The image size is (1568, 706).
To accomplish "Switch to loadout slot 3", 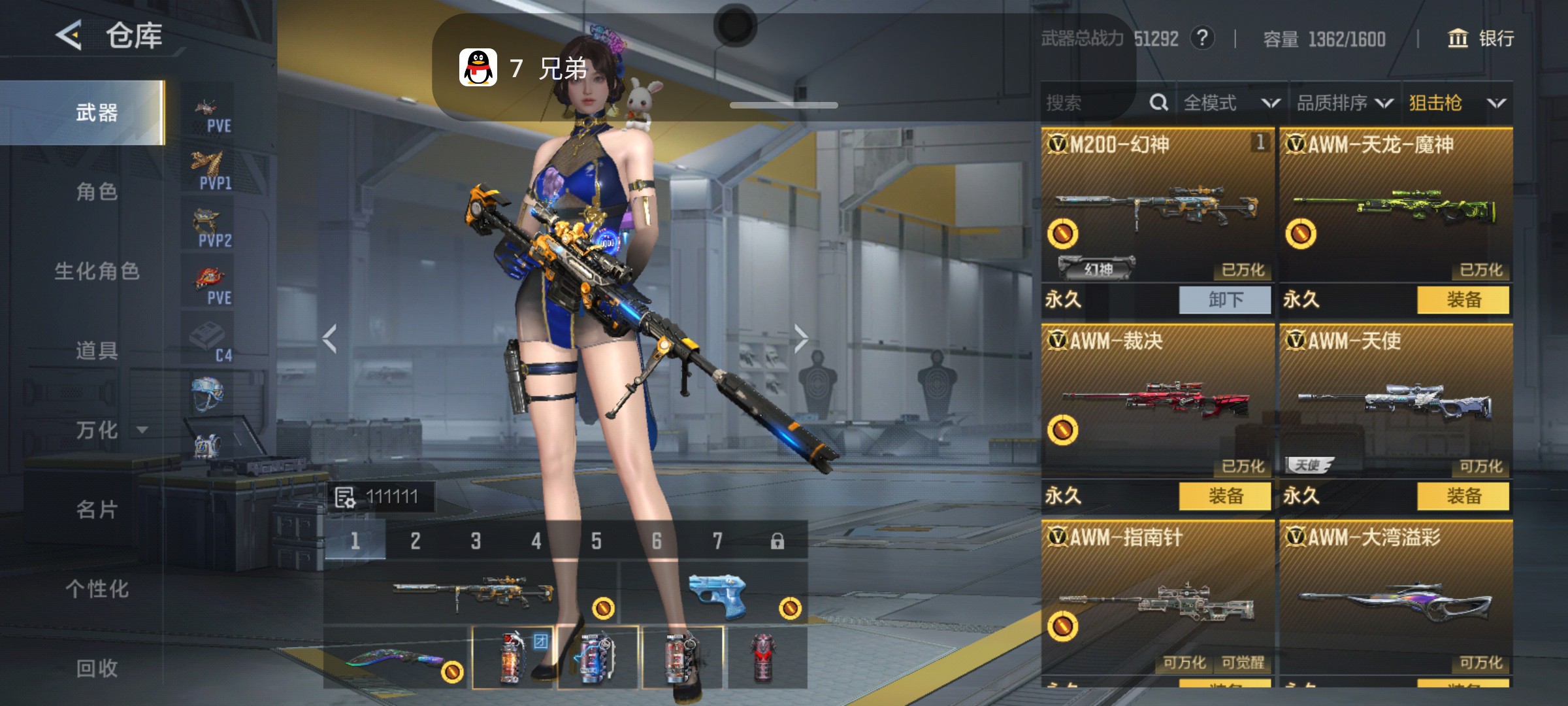I will [x=476, y=541].
